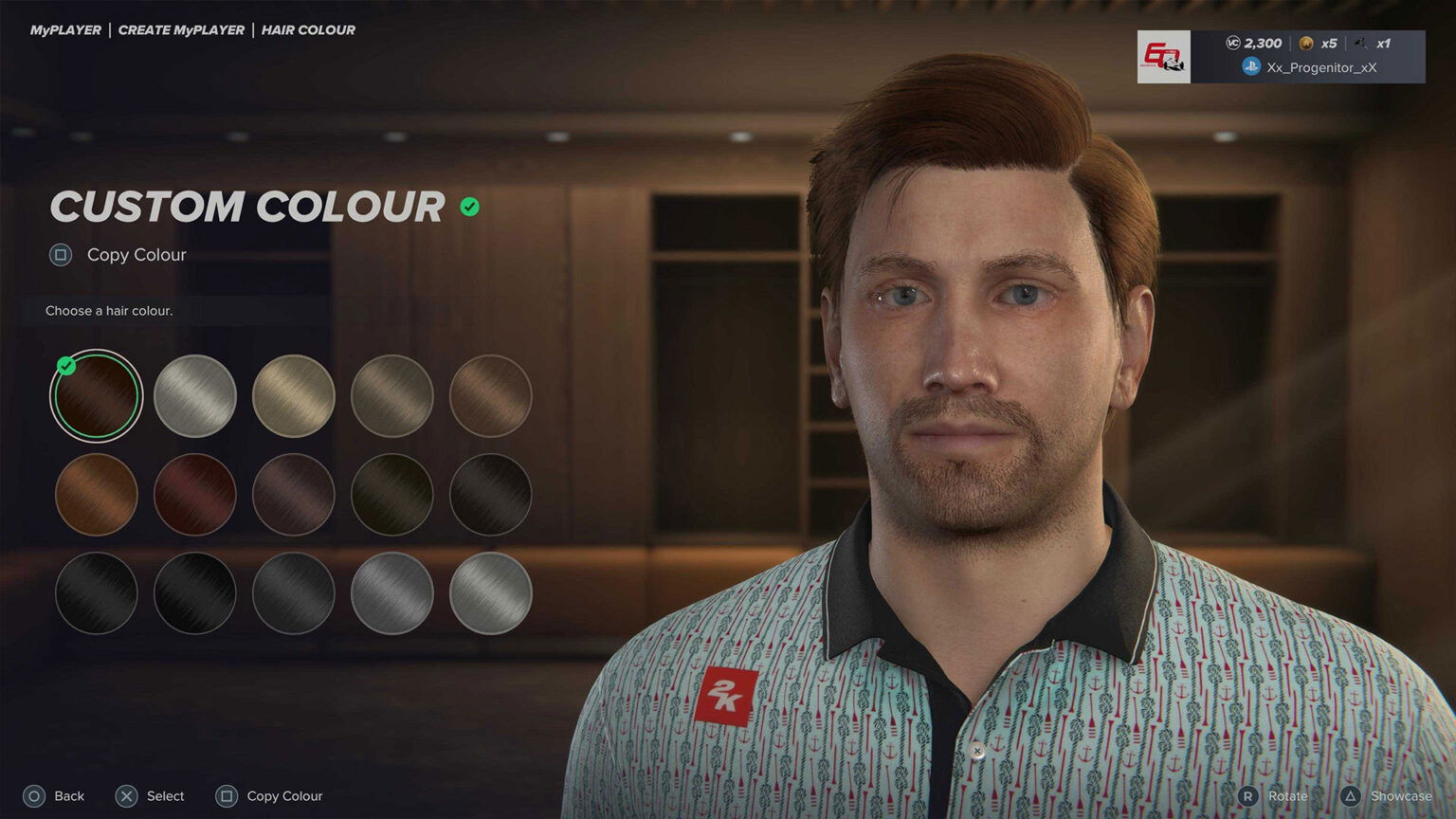
Task: Click the R button icon beside Rotate
Action: [x=1249, y=796]
